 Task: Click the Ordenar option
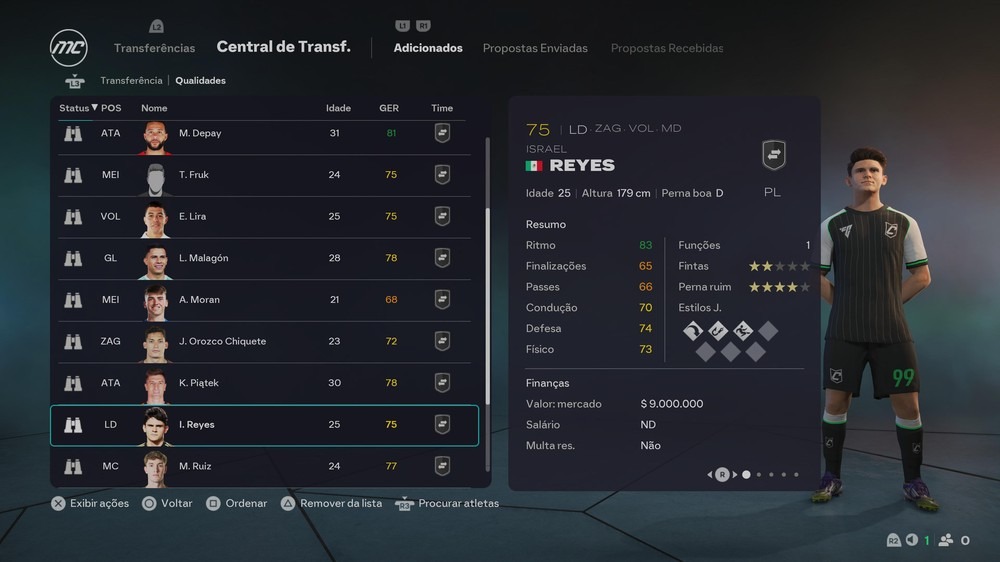[x=236, y=503]
